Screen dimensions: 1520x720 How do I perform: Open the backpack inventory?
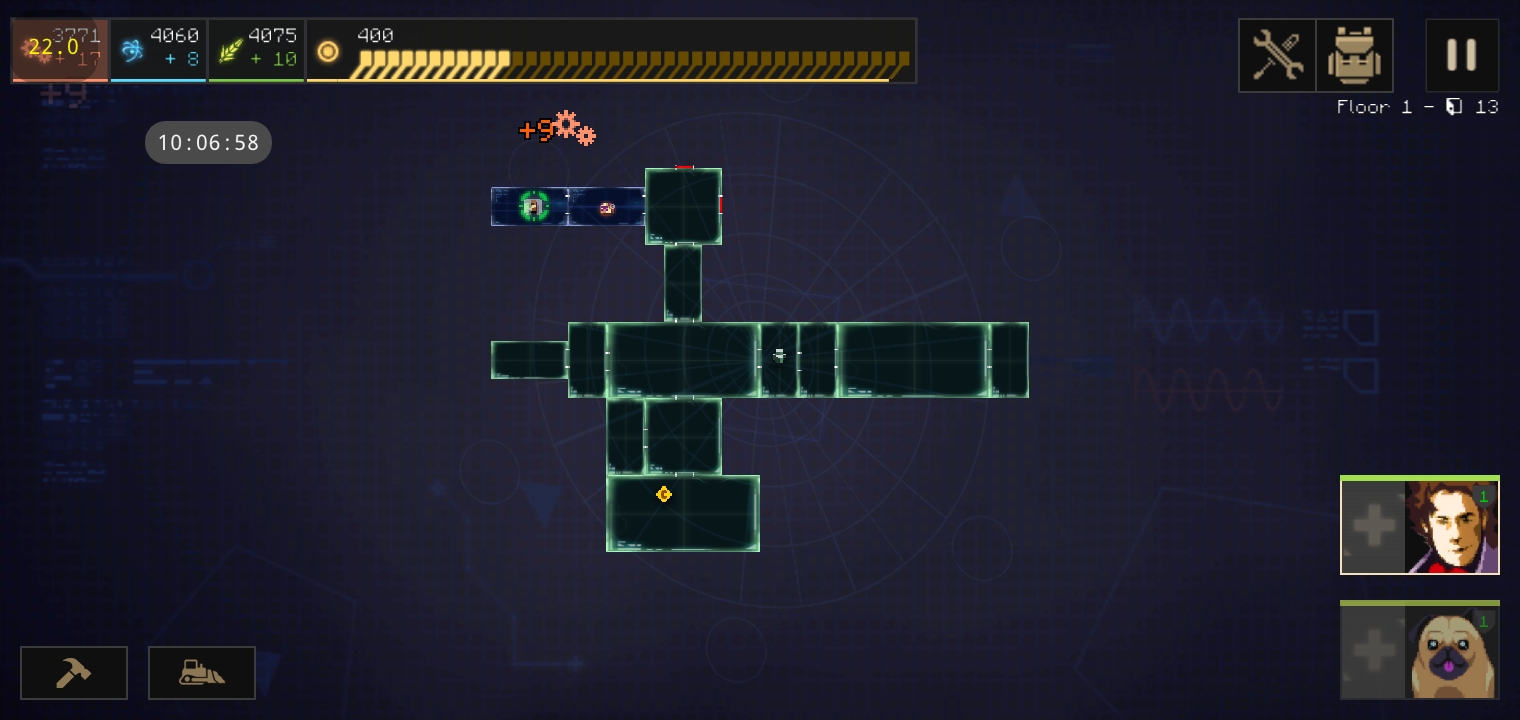click(1354, 56)
